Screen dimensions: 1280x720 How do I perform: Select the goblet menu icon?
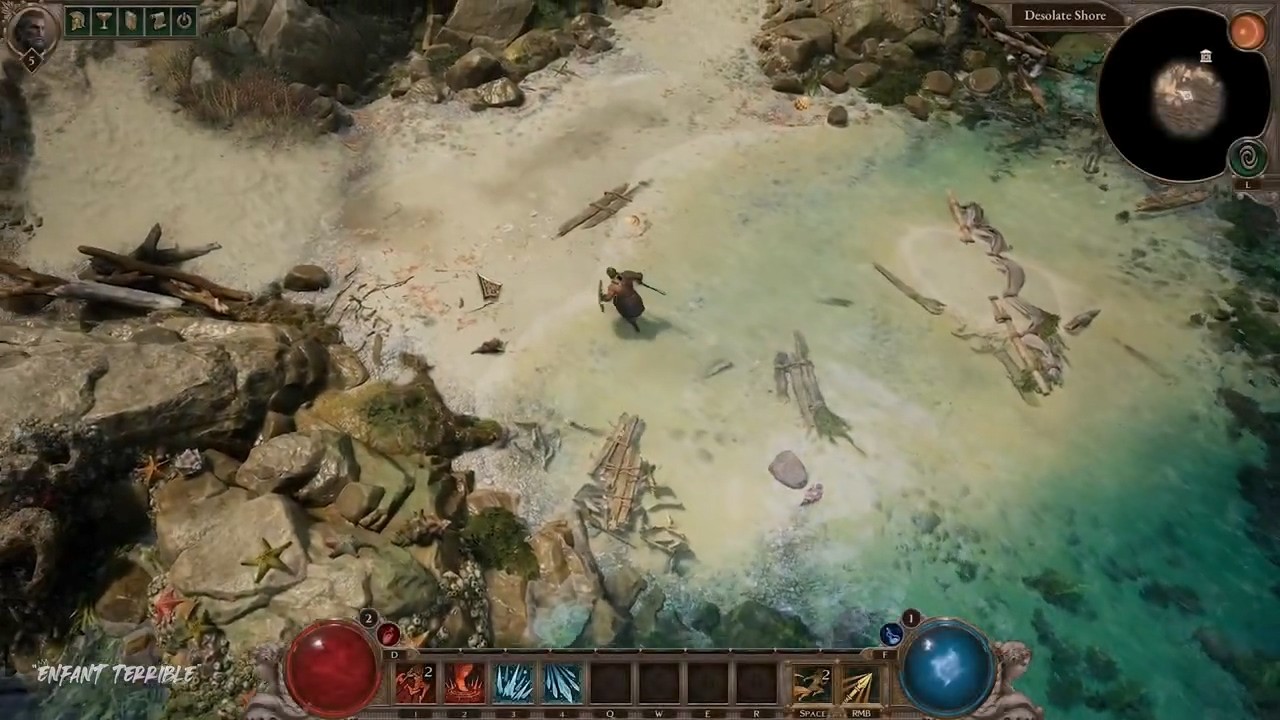point(104,20)
